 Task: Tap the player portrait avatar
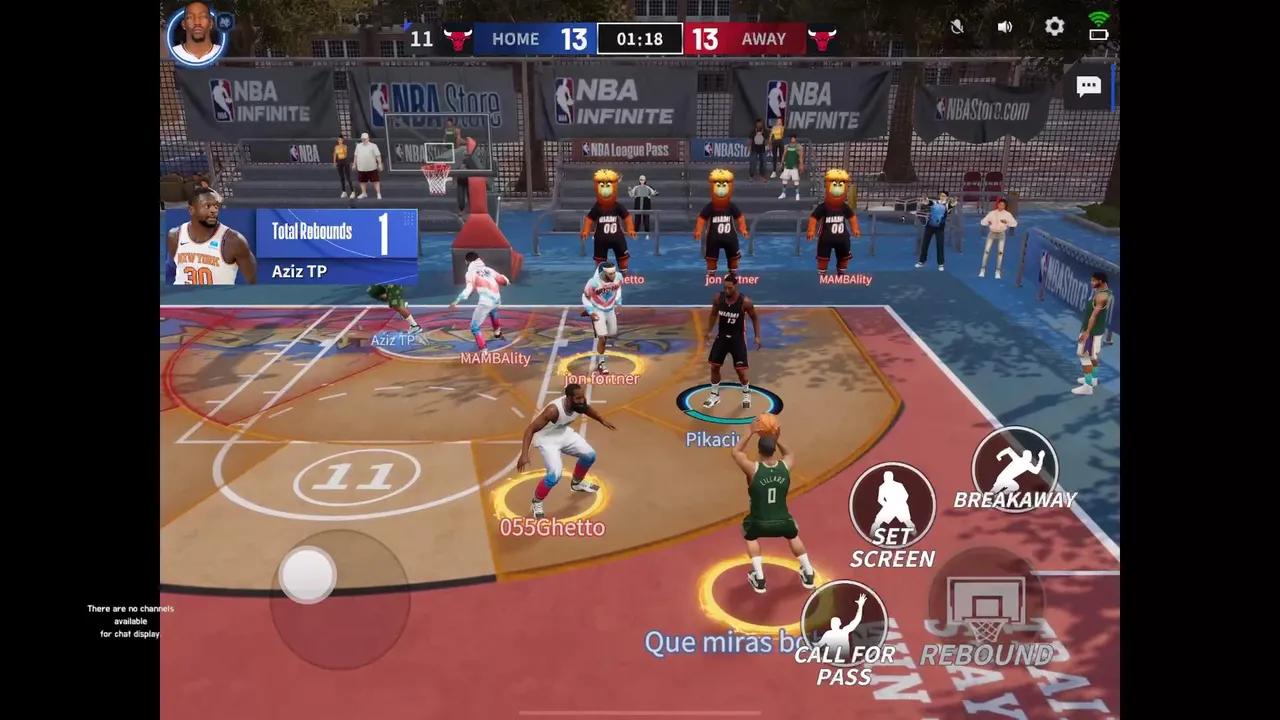click(196, 35)
